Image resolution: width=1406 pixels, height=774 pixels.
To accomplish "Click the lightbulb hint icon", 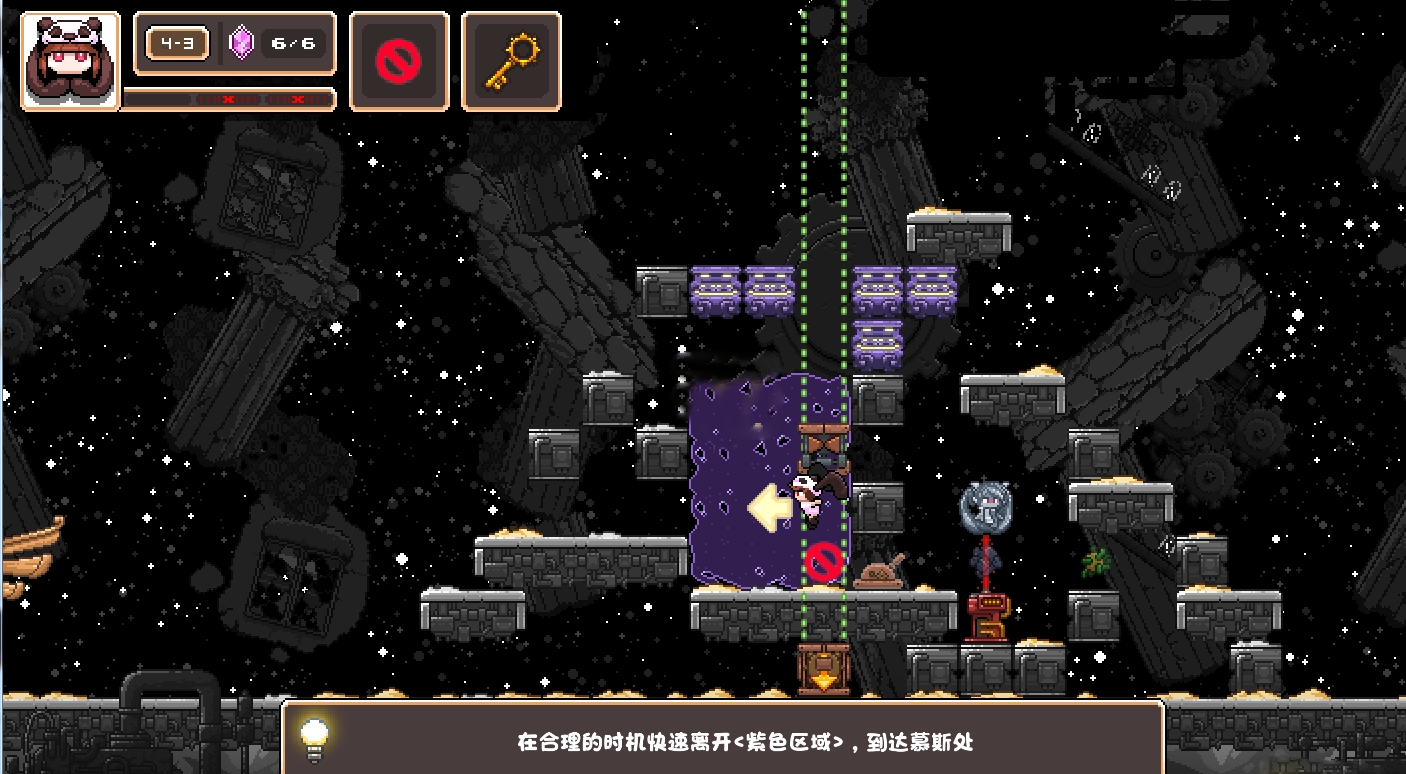I will (x=315, y=739).
